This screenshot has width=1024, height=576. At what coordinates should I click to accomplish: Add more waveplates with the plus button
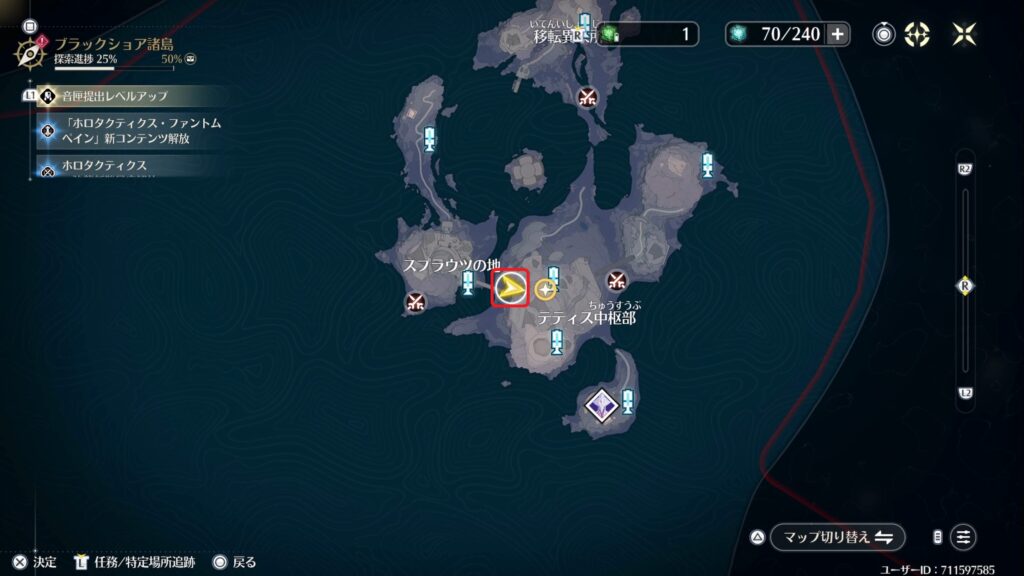click(x=838, y=34)
